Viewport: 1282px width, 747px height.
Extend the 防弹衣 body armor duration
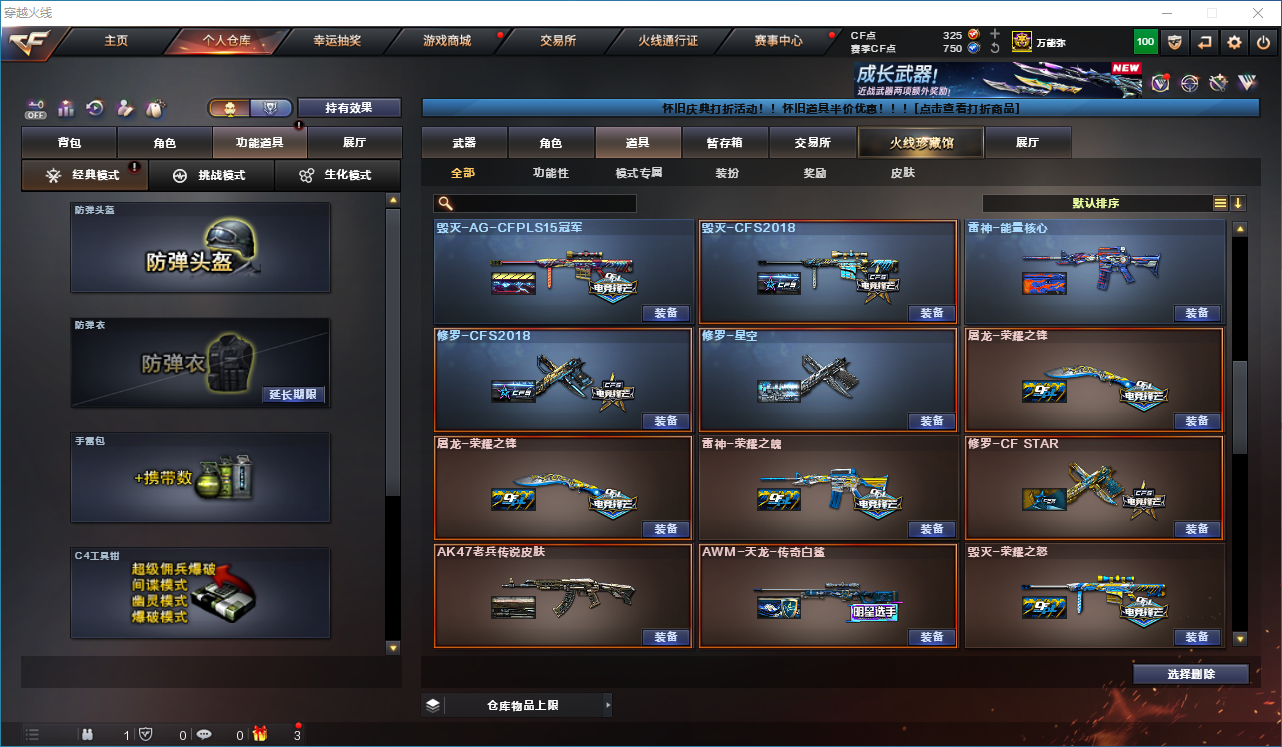click(x=293, y=395)
